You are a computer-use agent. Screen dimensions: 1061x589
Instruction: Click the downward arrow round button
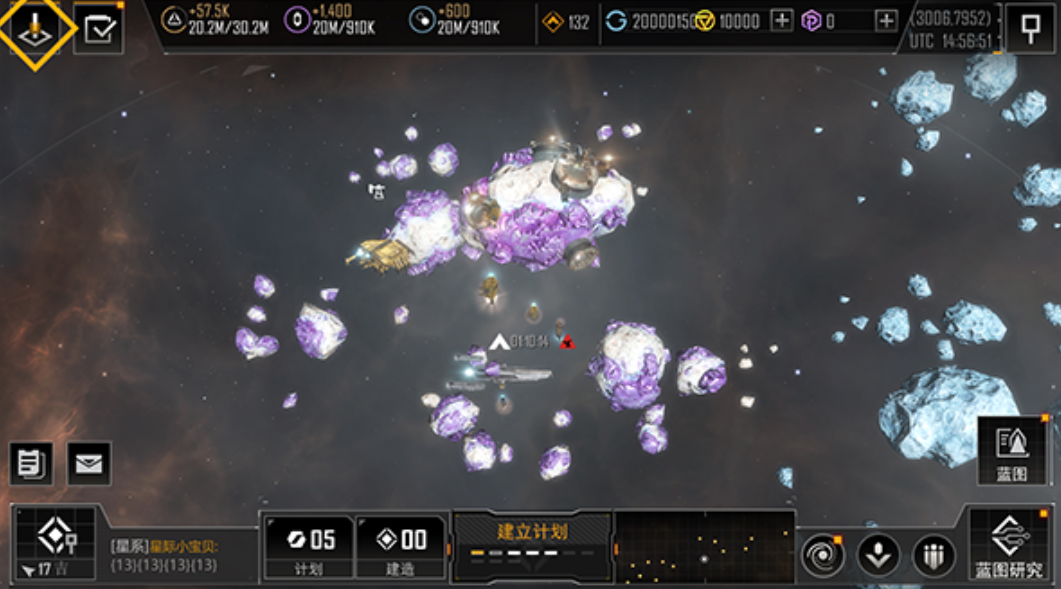point(878,555)
